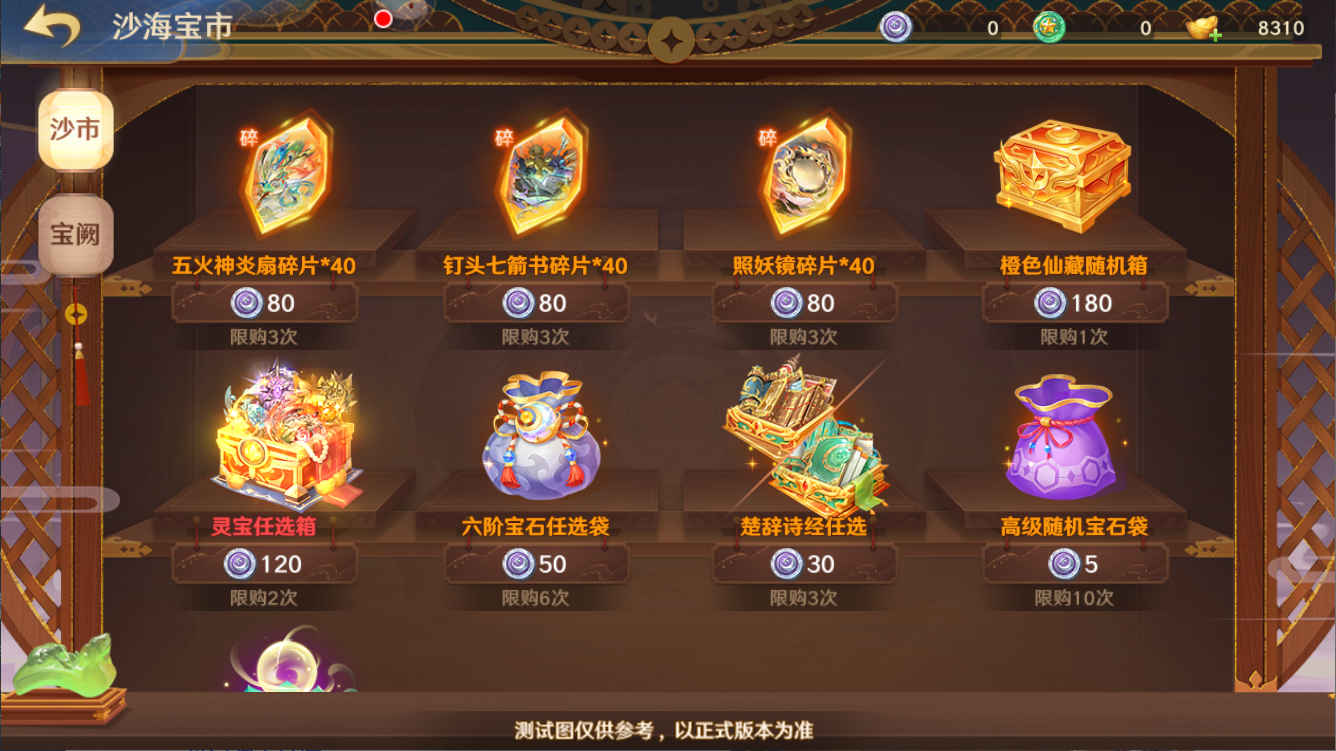Buy the orange chest for 180 coins

click(1074, 303)
